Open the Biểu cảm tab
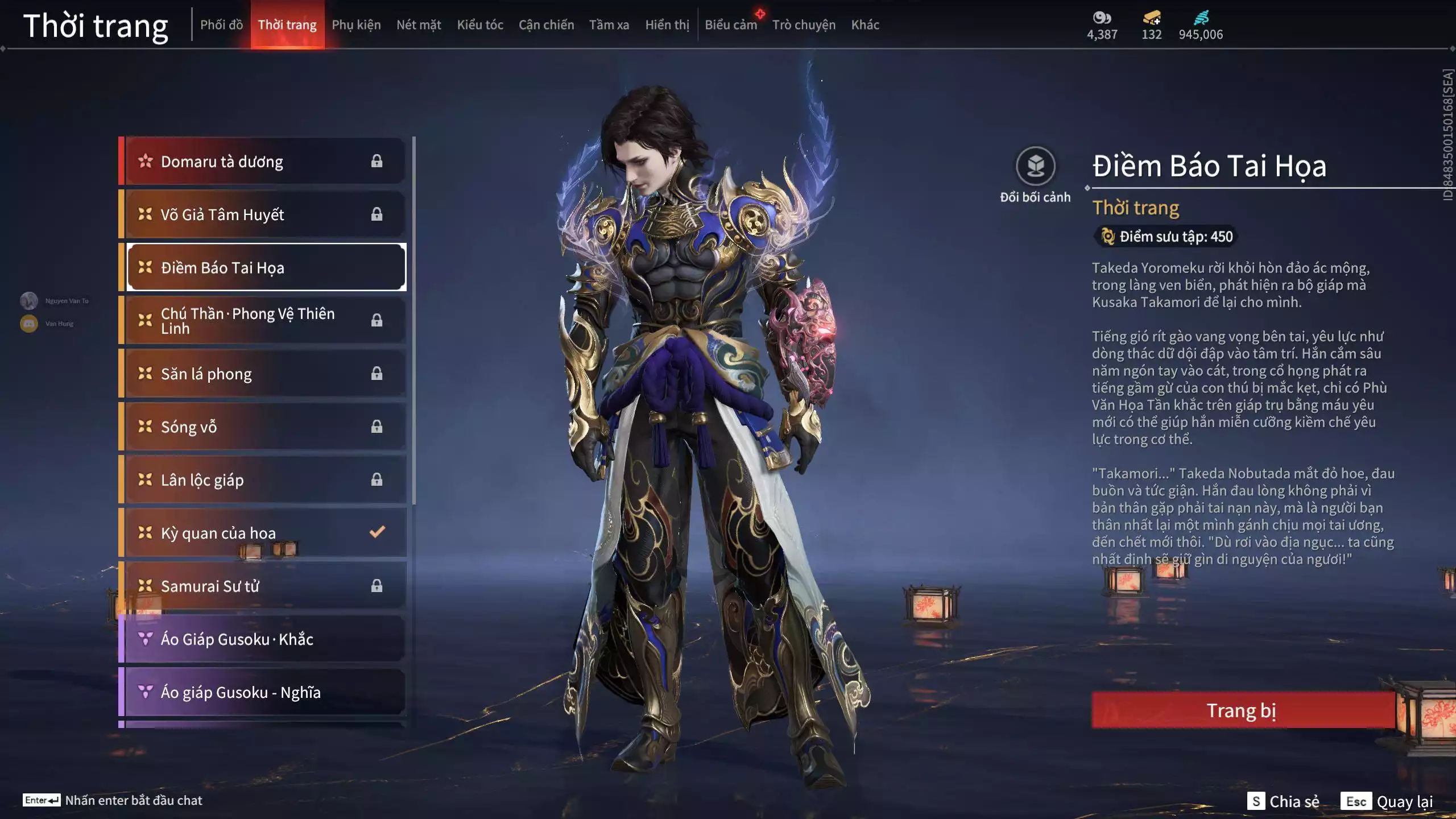The width and height of the screenshot is (1456, 819). point(731,25)
